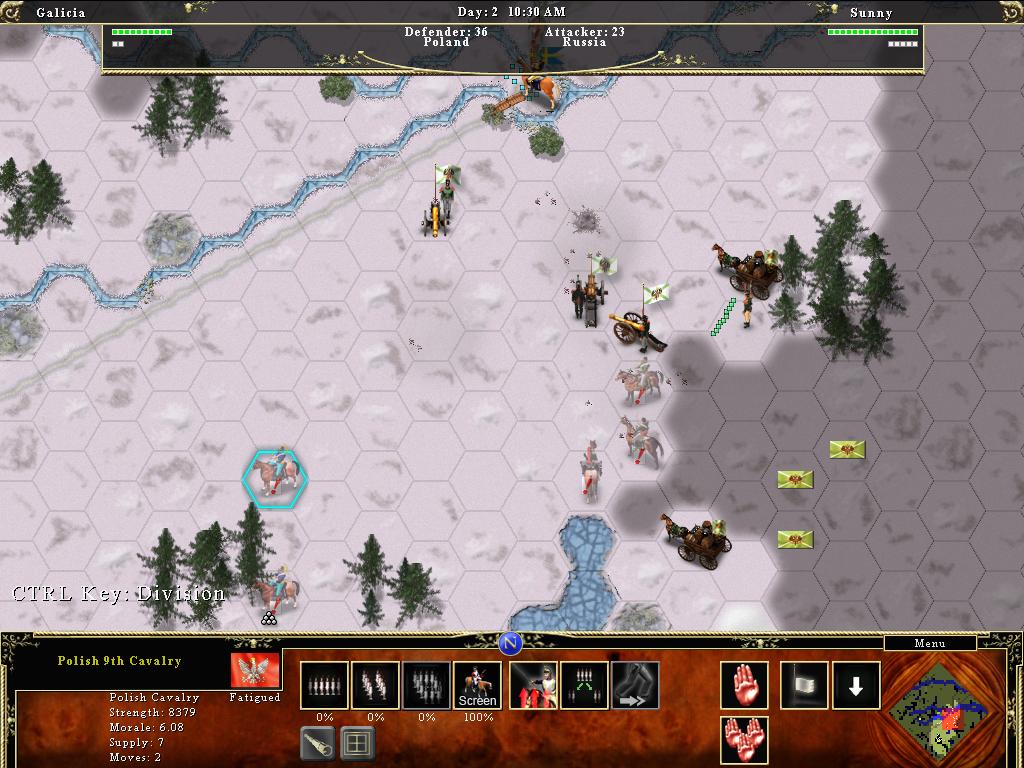
Task: Select the highlighted Polish 9th Cavalry unit
Action: coord(275,477)
